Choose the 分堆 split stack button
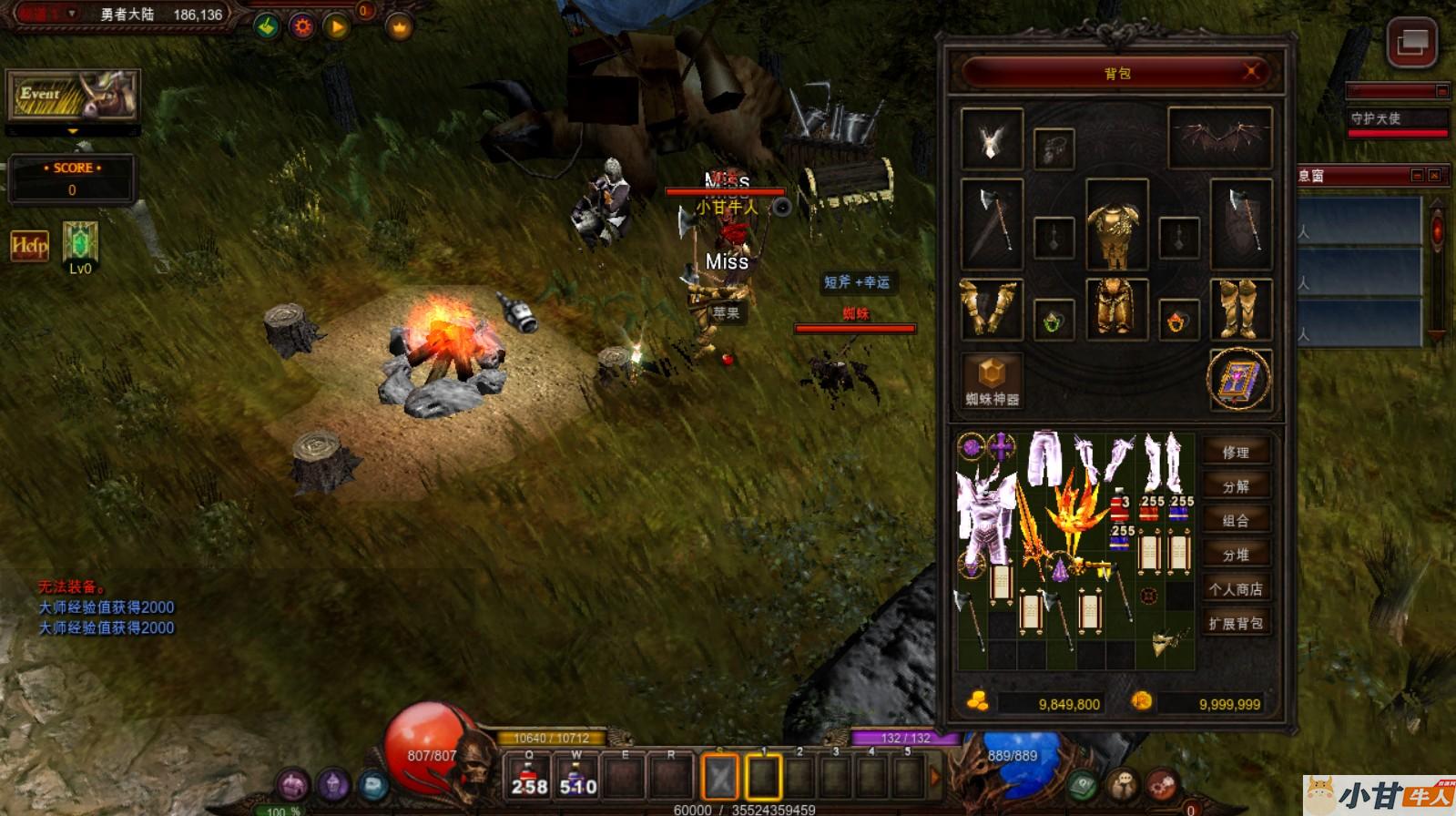1456x816 pixels. 1236,555
